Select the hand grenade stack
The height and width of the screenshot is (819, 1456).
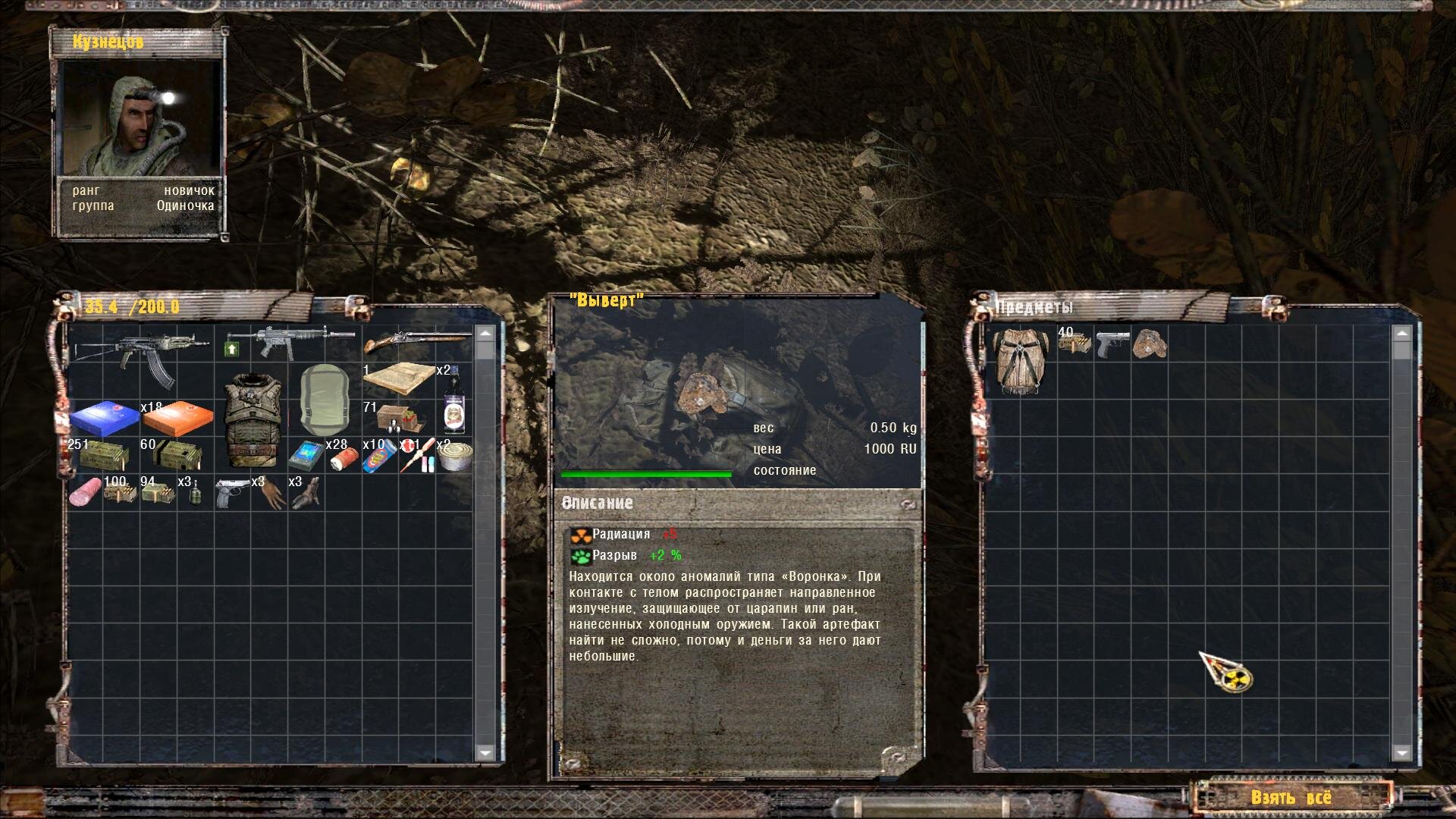click(x=194, y=493)
